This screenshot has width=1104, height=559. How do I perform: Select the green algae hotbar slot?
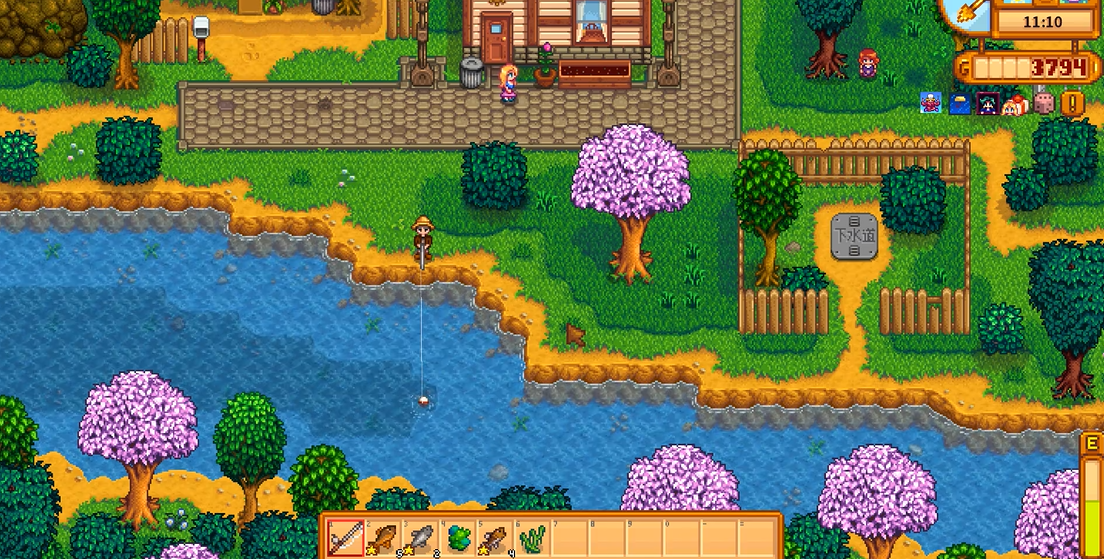pyautogui.click(x=459, y=537)
